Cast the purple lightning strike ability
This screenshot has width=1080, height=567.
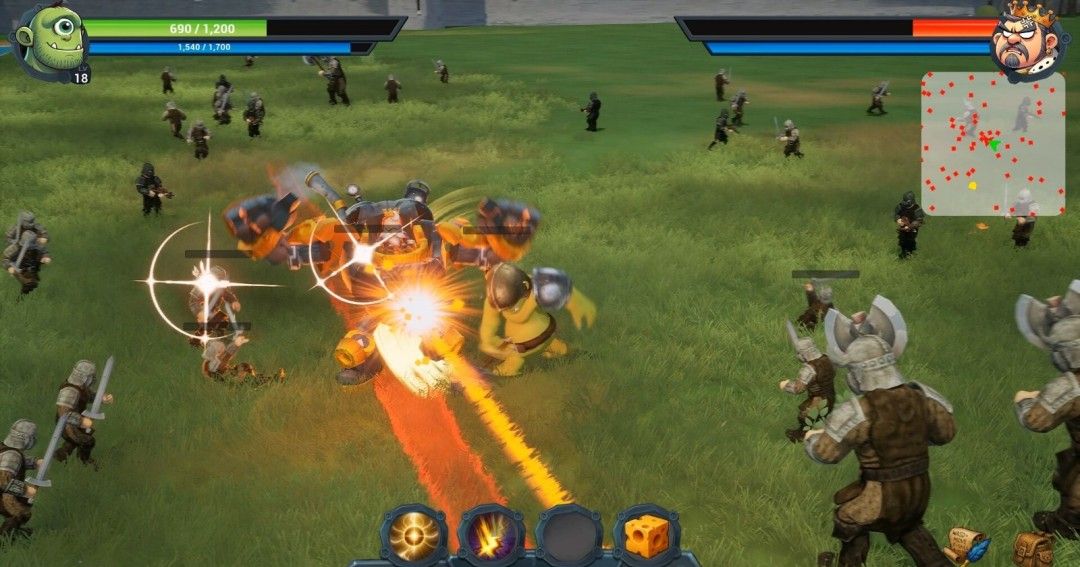tap(491, 536)
